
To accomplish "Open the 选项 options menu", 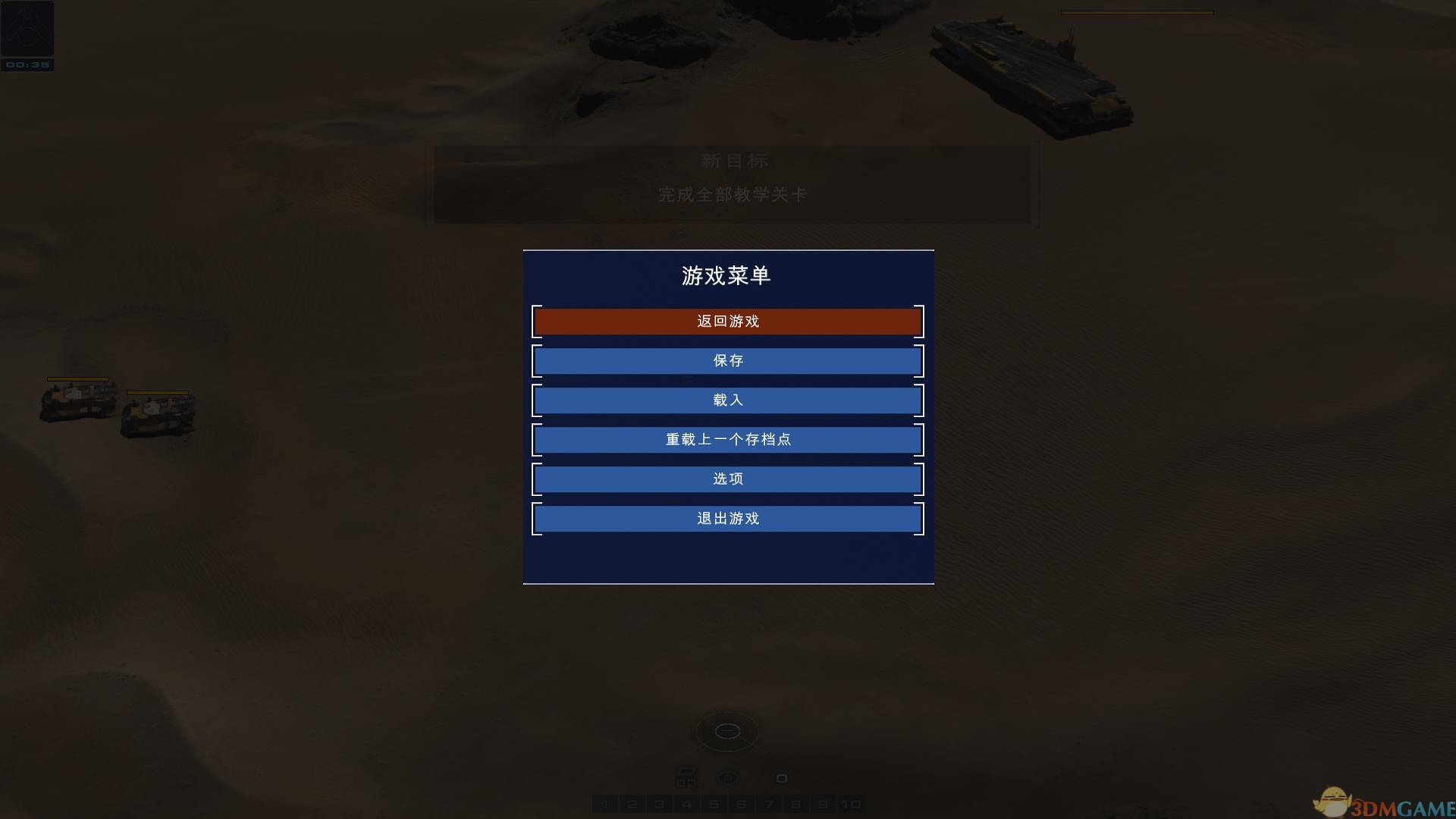I will pyautogui.click(x=728, y=479).
